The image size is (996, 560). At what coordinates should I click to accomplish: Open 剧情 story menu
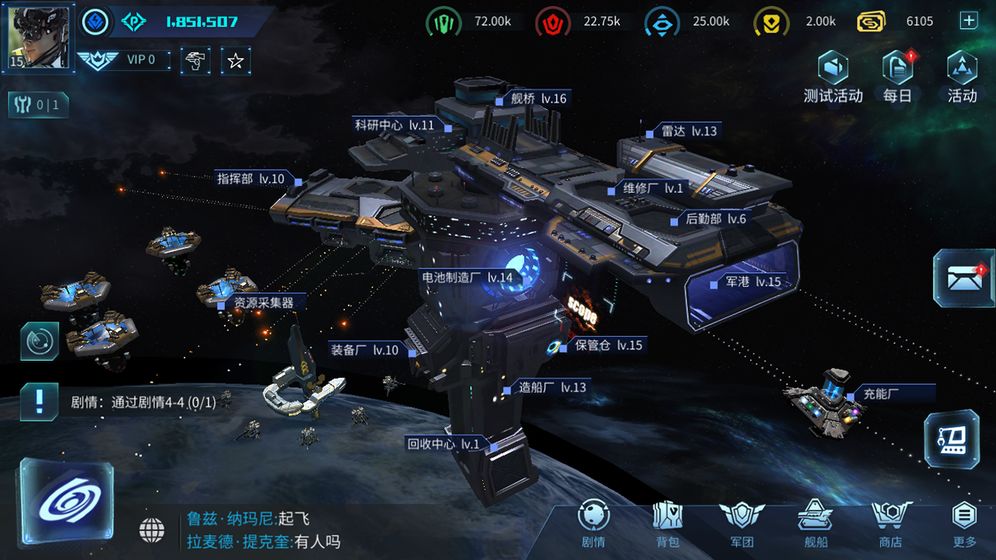pos(593,523)
